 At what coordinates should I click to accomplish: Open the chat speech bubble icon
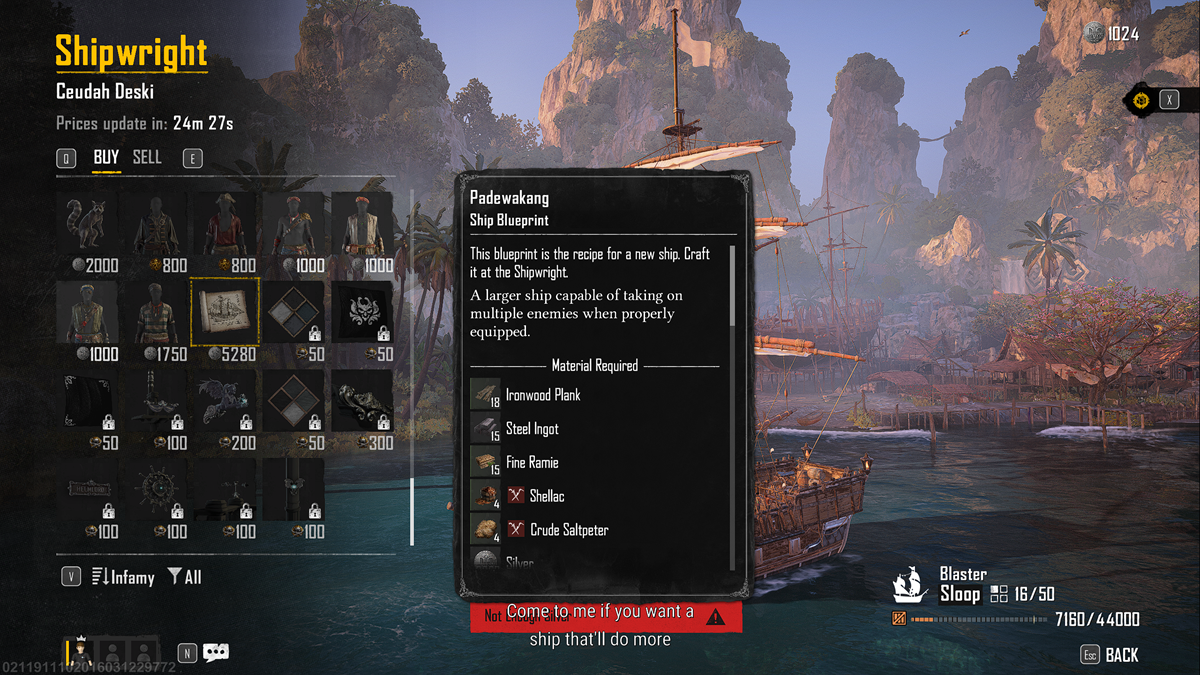pyautogui.click(x=216, y=653)
